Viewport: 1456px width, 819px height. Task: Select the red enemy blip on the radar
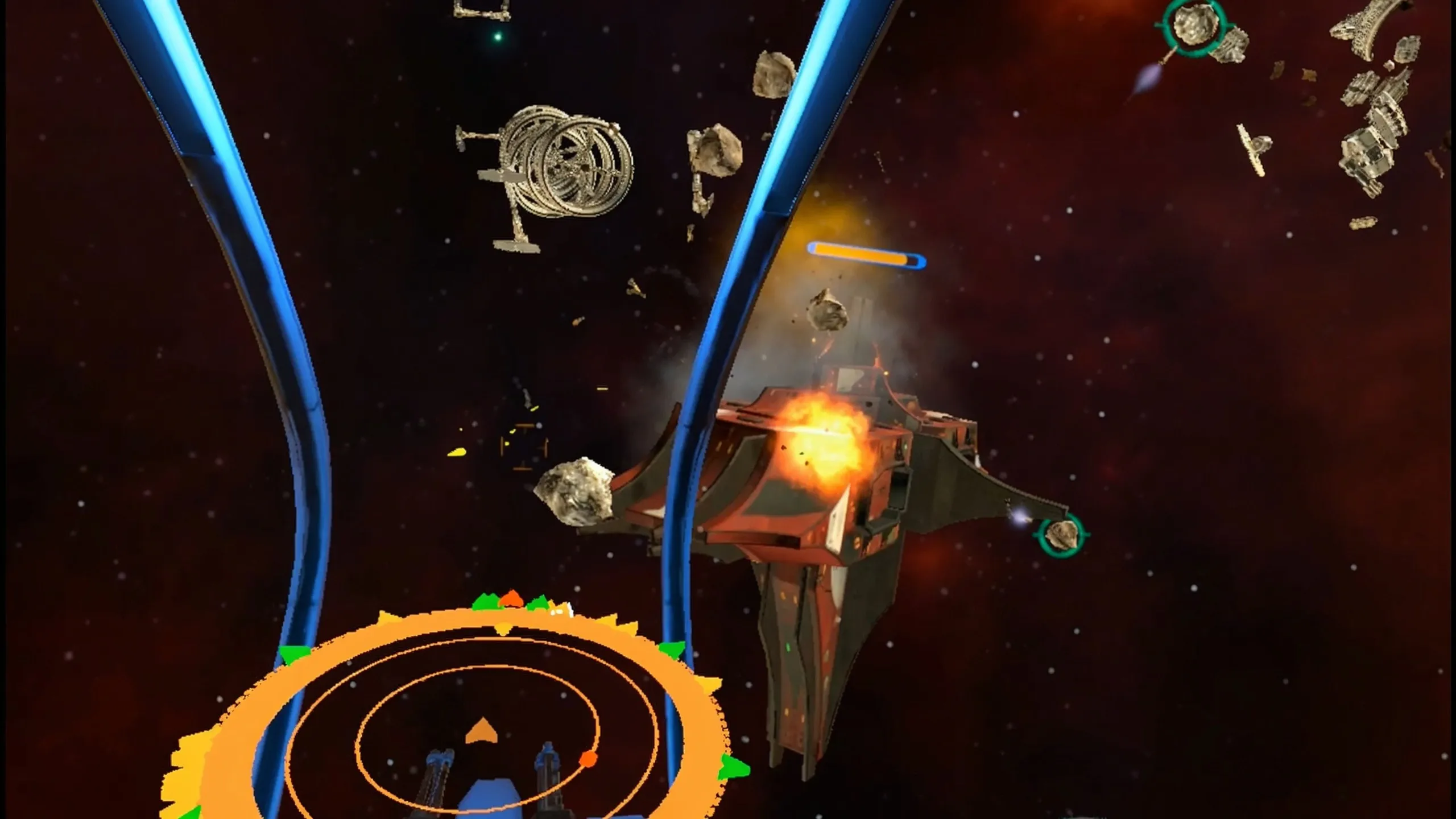[x=588, y=758]
